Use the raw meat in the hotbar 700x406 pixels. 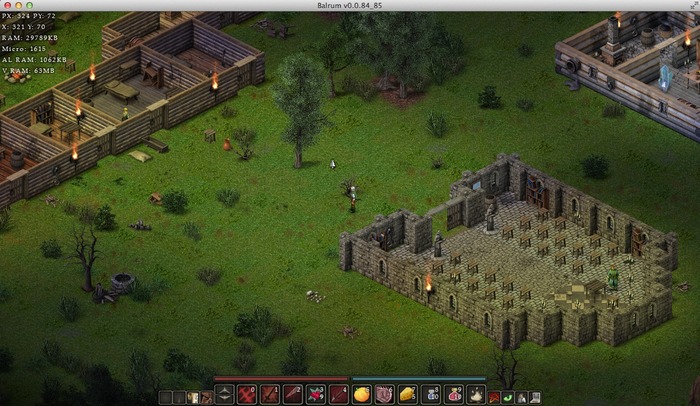[x=384, y=395]
